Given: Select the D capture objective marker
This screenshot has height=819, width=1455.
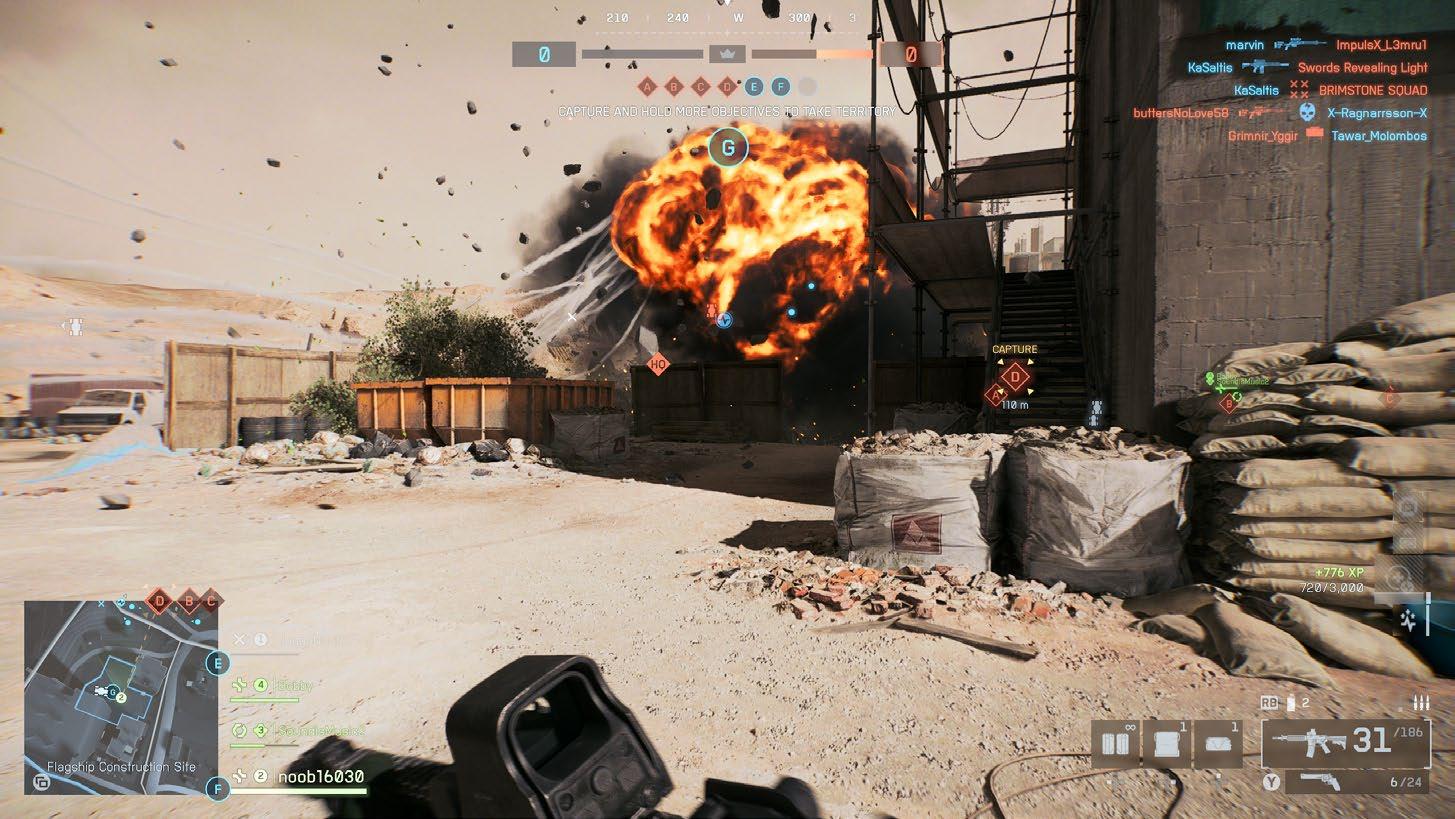Looking at the screenshot, I should [x=1016, y=377].
